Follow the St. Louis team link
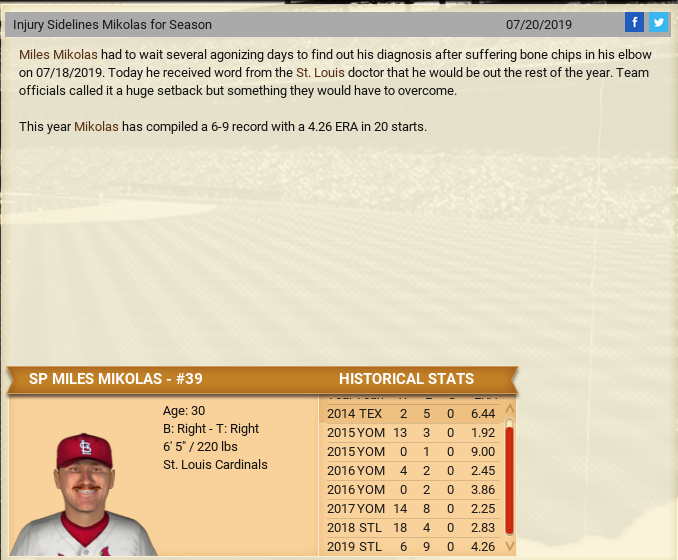Image resolution: width=678 pixels, height=560 pixels. 320,73
